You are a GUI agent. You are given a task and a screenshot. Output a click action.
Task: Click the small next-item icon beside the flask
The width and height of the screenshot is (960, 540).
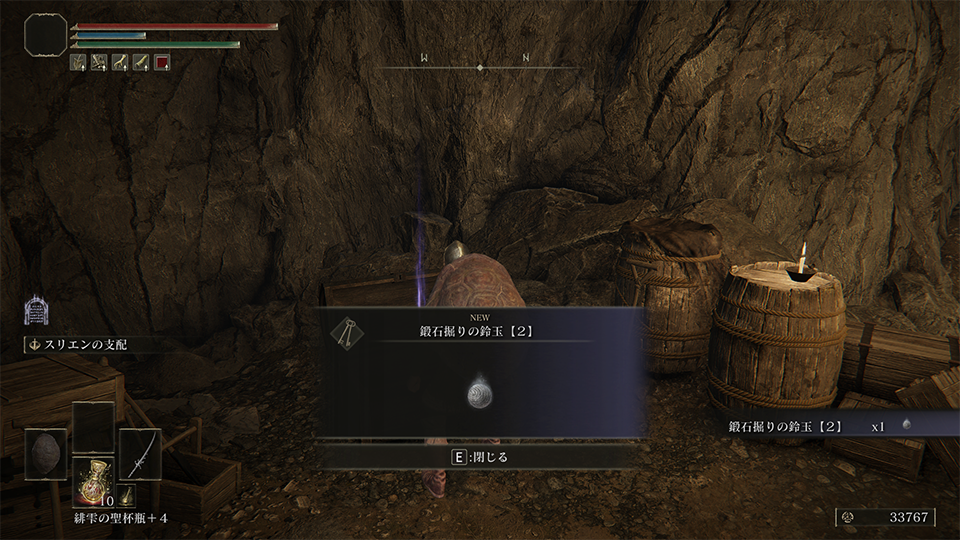pyautogui.click(x=127, y=497)
